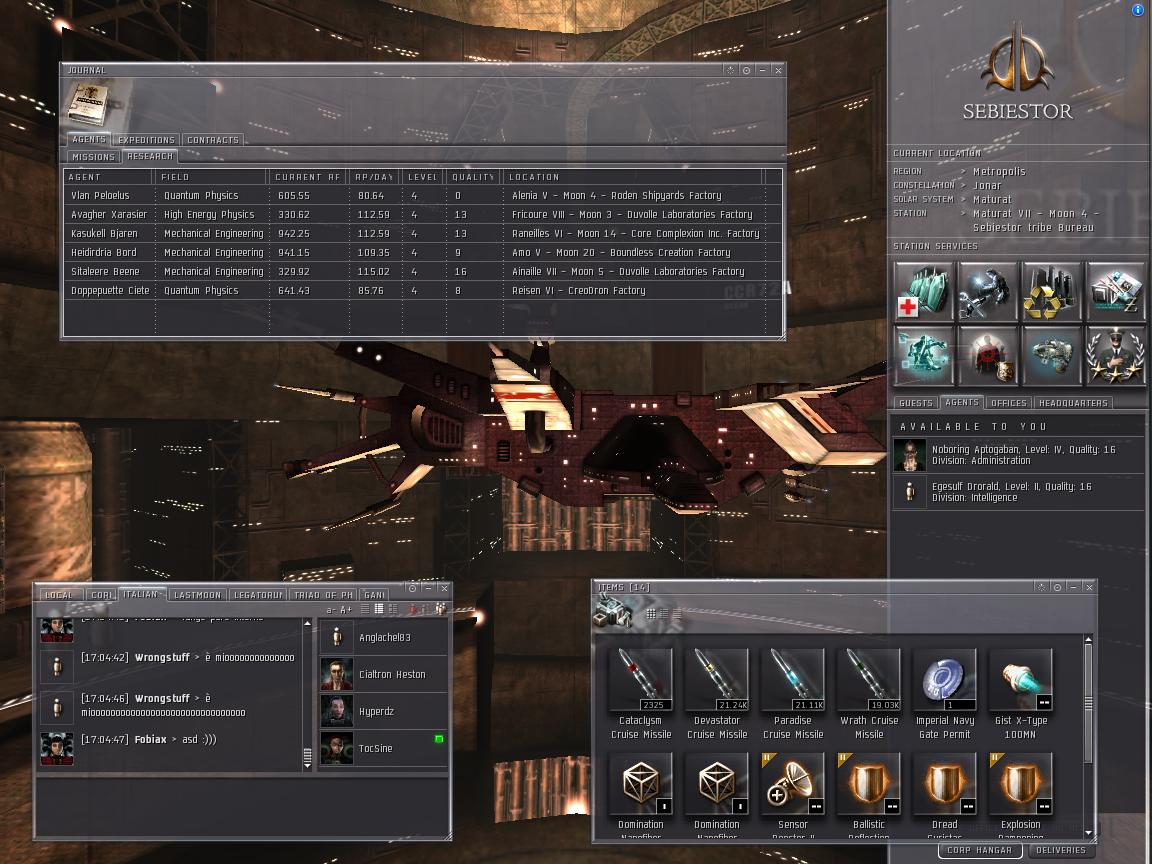Screen dimensions: 1152x864
Task: Select research agent Sitaleere Beene row
Action: (x=105, y=272)
